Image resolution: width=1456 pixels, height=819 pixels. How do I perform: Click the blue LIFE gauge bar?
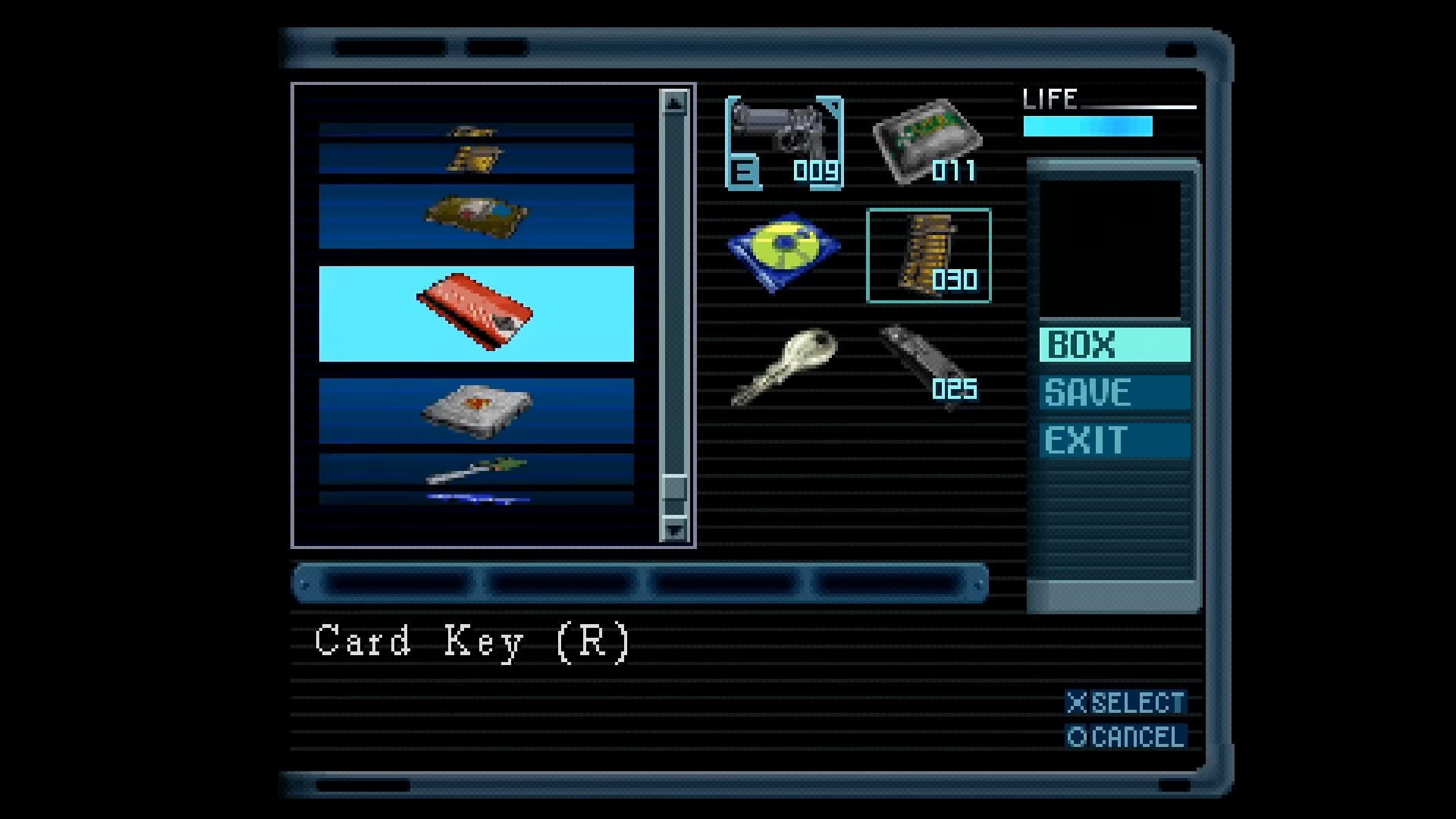[x=1087, y=125]
